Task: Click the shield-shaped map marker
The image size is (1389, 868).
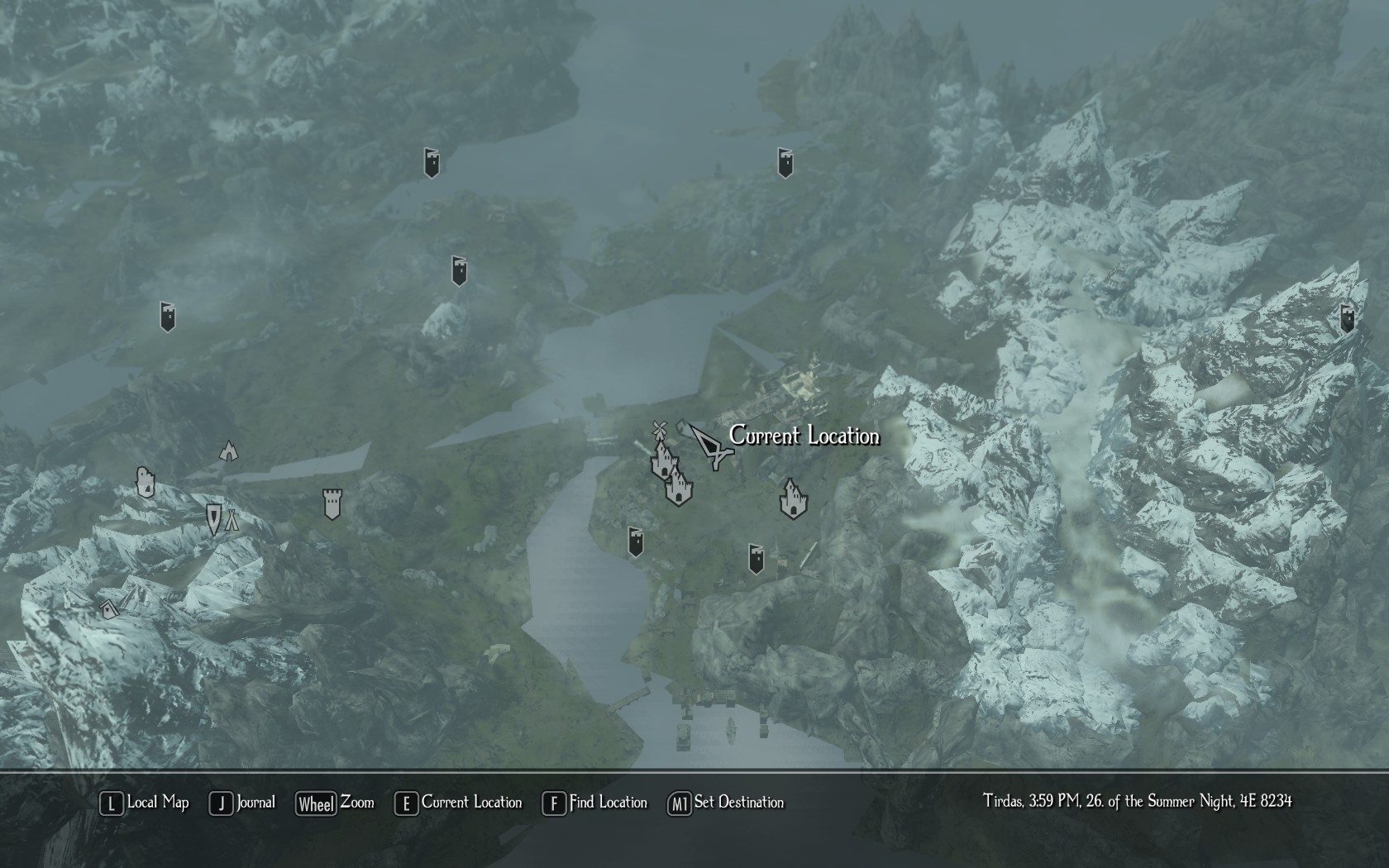Action: pyautogui.click(x=214, y=518)
